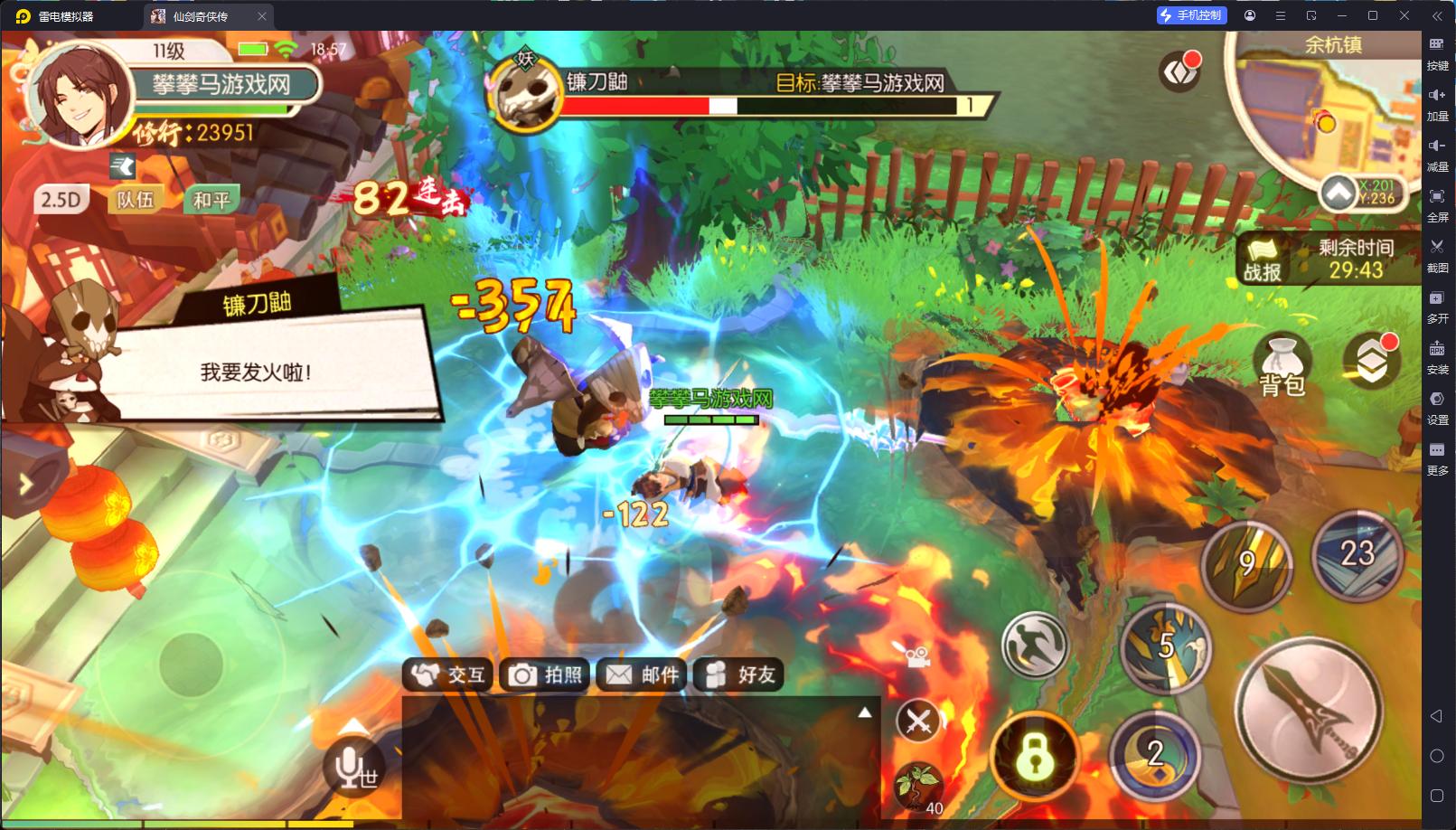Toggle the target lock button
Image resolution: width=1456 pixels, height=830 pixels.
pos(1035,756)
